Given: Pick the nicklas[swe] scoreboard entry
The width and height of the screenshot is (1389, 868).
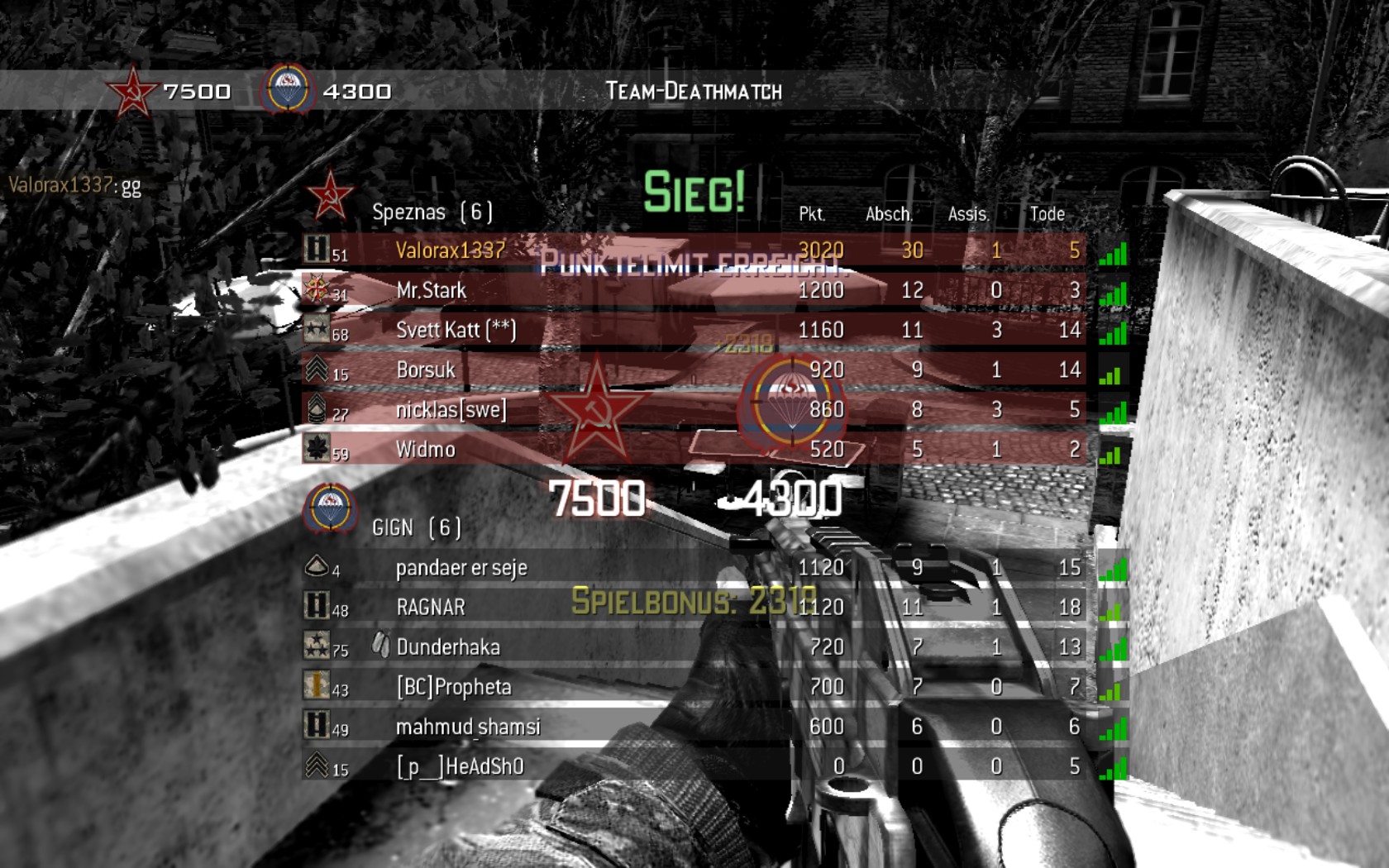Looking at the screenshot, I should click(x=451, y=409).
